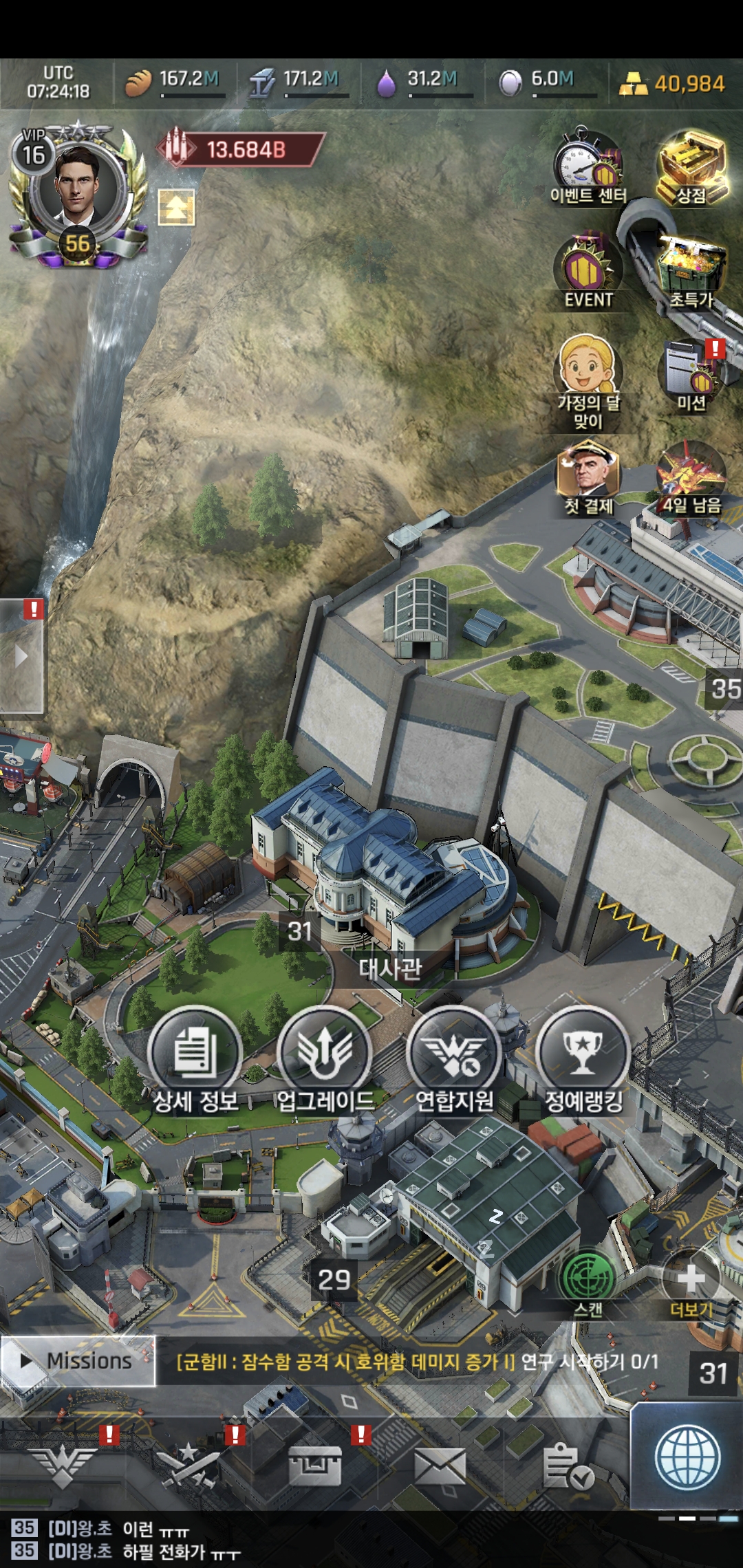Viewport: 743px width, 1568px height.
Task: Open the world map globe button
Action: pyautogui.click(x=687, y=1458)
